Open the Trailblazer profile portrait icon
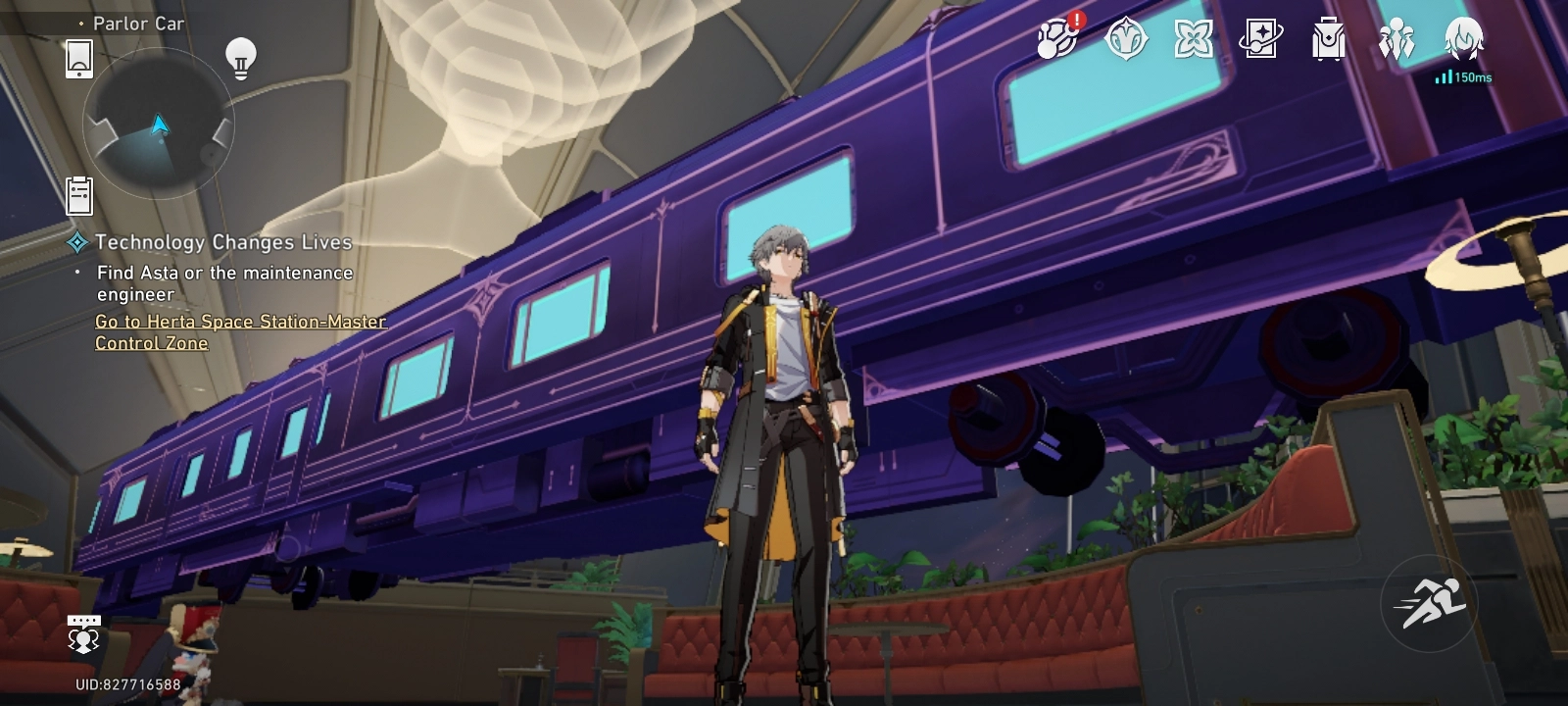This screenshot has height=706, width=1568. 1462,41
